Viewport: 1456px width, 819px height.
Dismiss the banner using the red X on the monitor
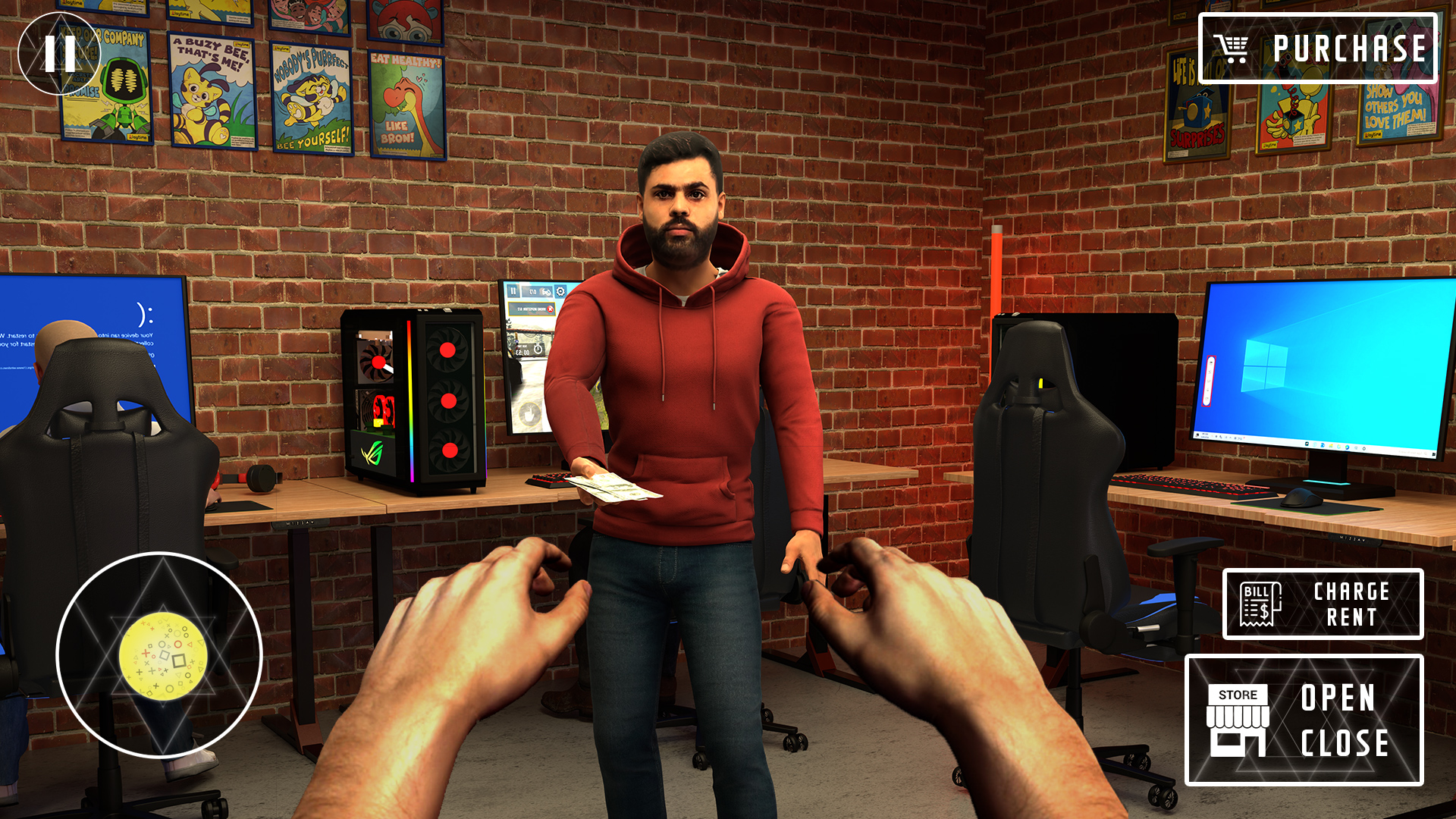[551, 309]
